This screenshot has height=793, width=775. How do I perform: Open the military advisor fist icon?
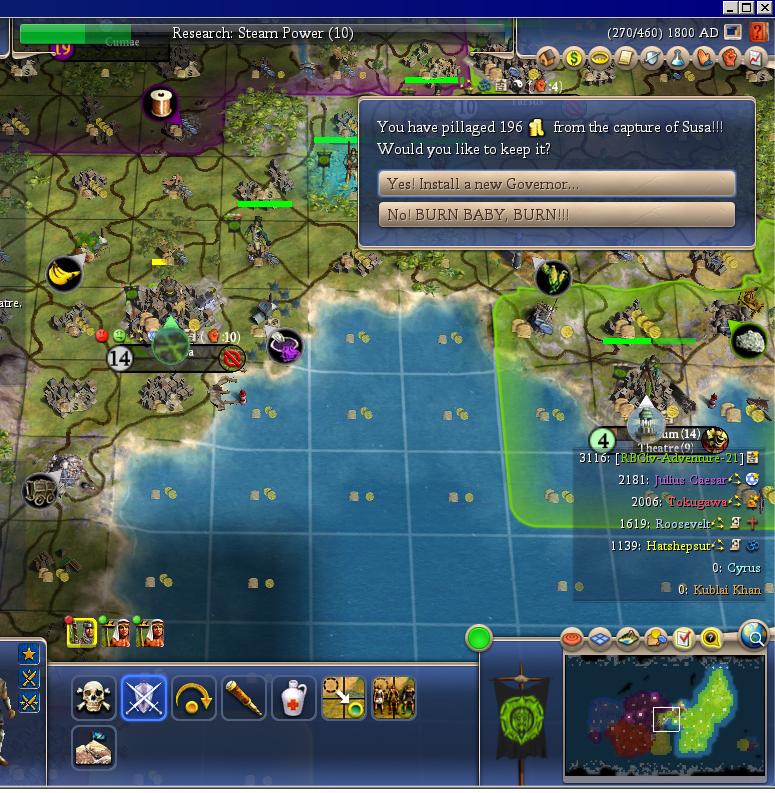point(730,58)
